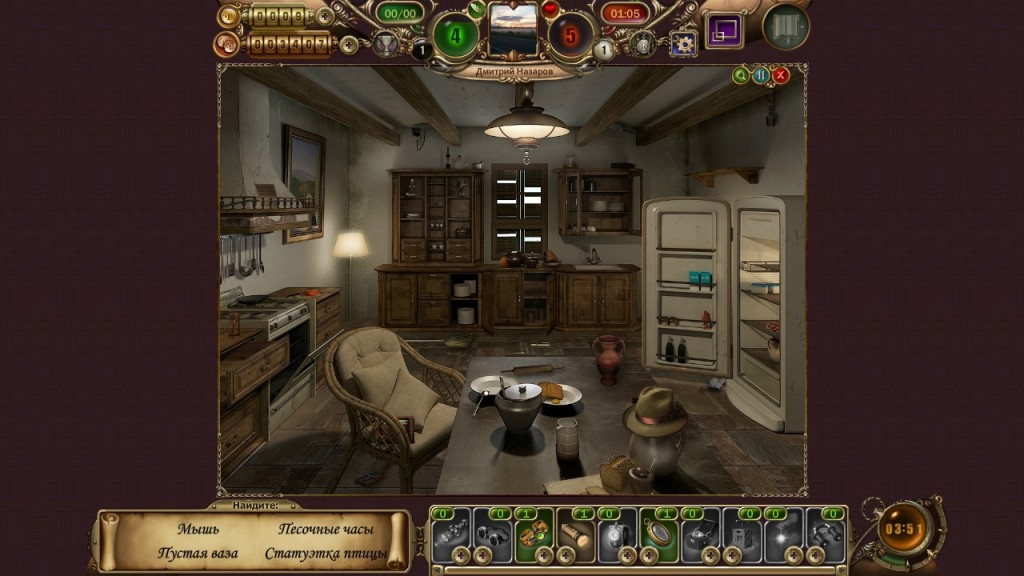Click the red heart lives icon
This screenshot has width=1024, height=576.
coord(549,9)
